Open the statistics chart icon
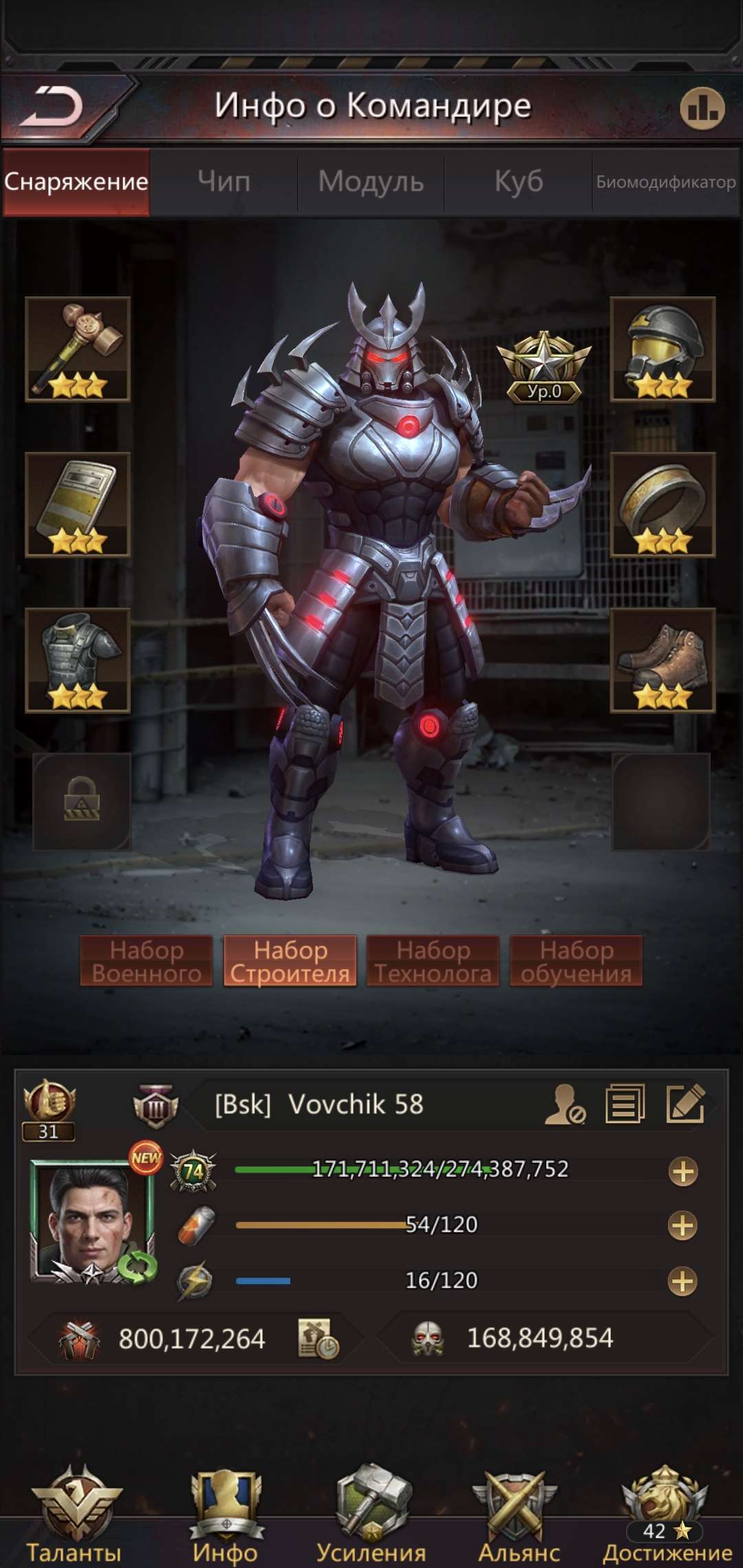The height and width of the screenshot is (1568, 743). (x=702, y=108)
